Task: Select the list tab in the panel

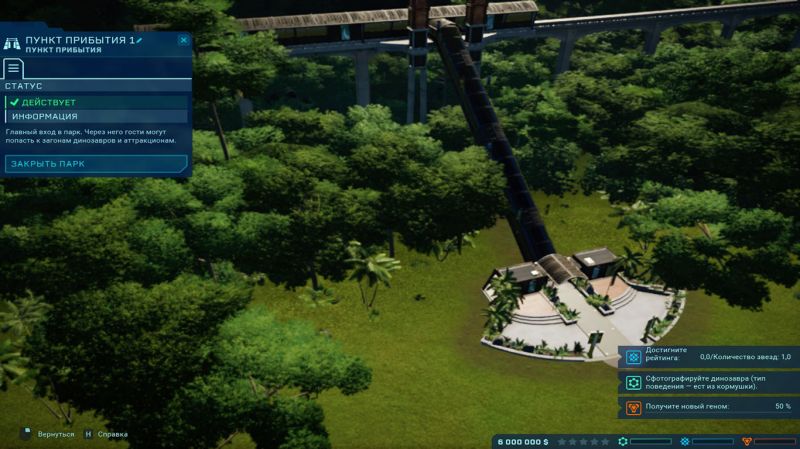Action: tap(14, 69)
